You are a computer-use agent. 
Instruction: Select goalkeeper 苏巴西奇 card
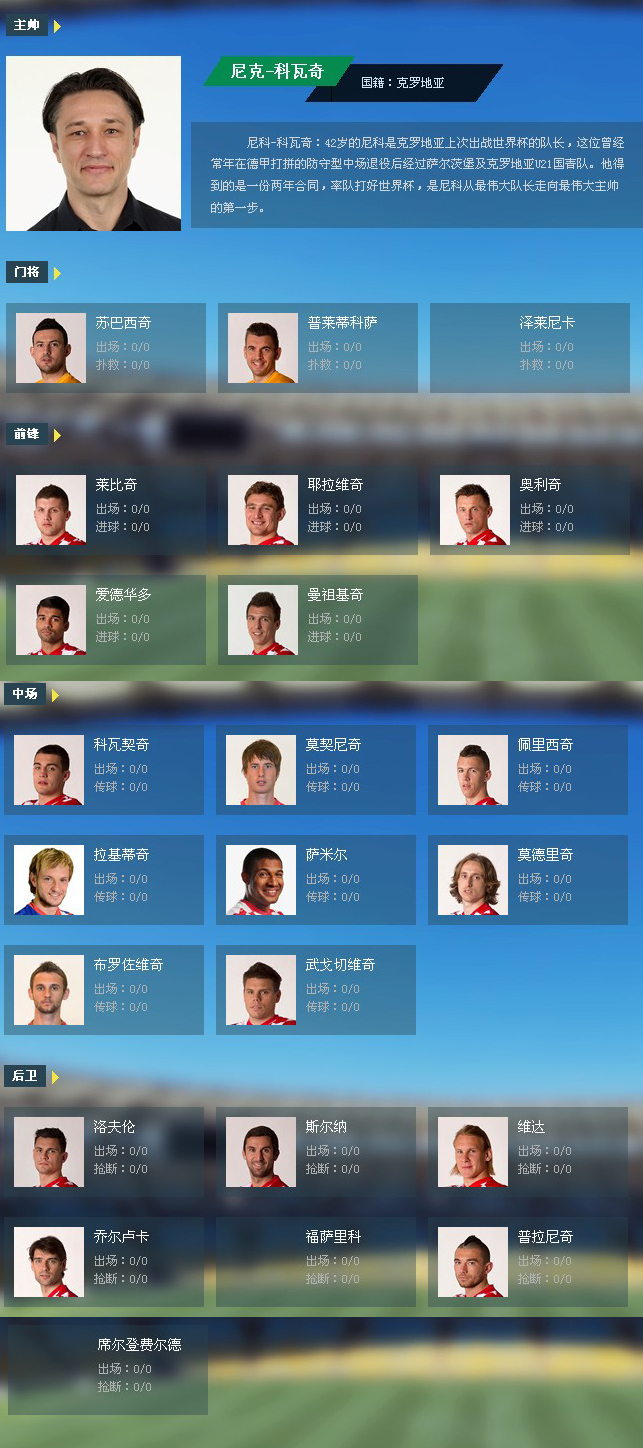106,348
